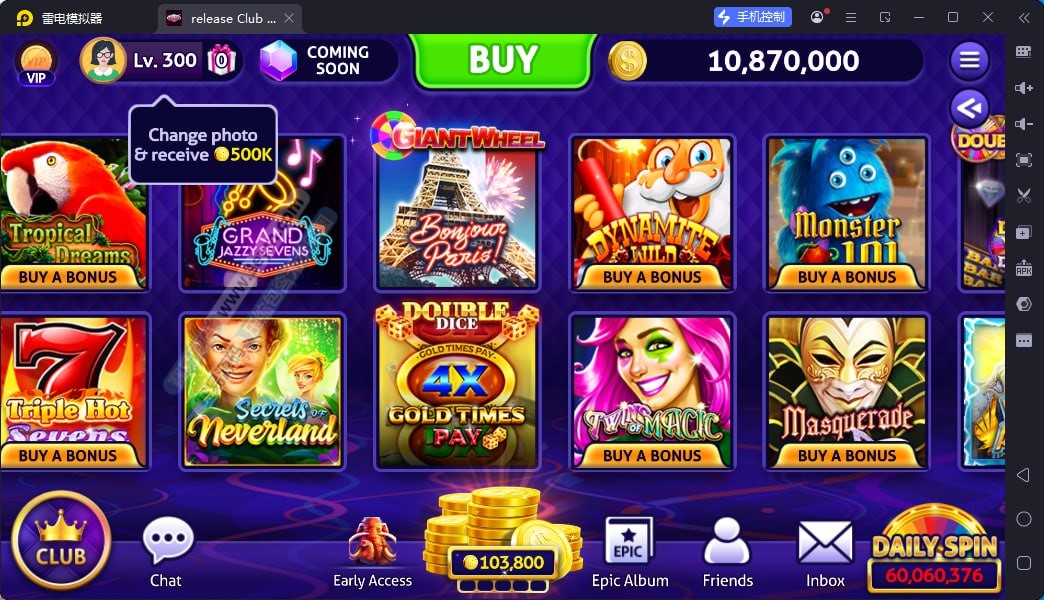Enter the Club with the crown button
Screen dimensions: 1044x600
61,540
